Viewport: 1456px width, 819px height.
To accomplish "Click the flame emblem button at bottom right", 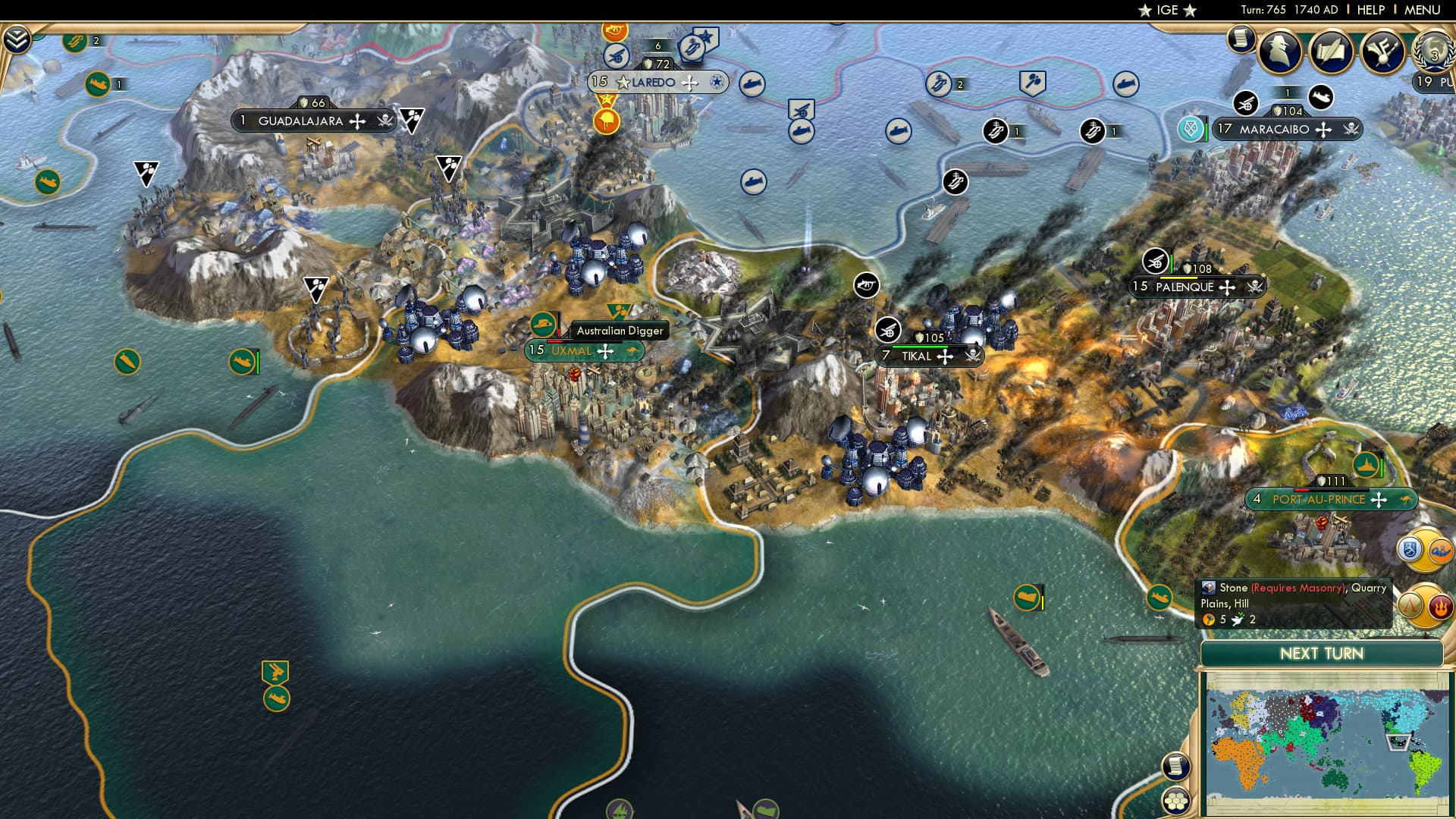I will pyautogui.click(x=1441, y=607).
